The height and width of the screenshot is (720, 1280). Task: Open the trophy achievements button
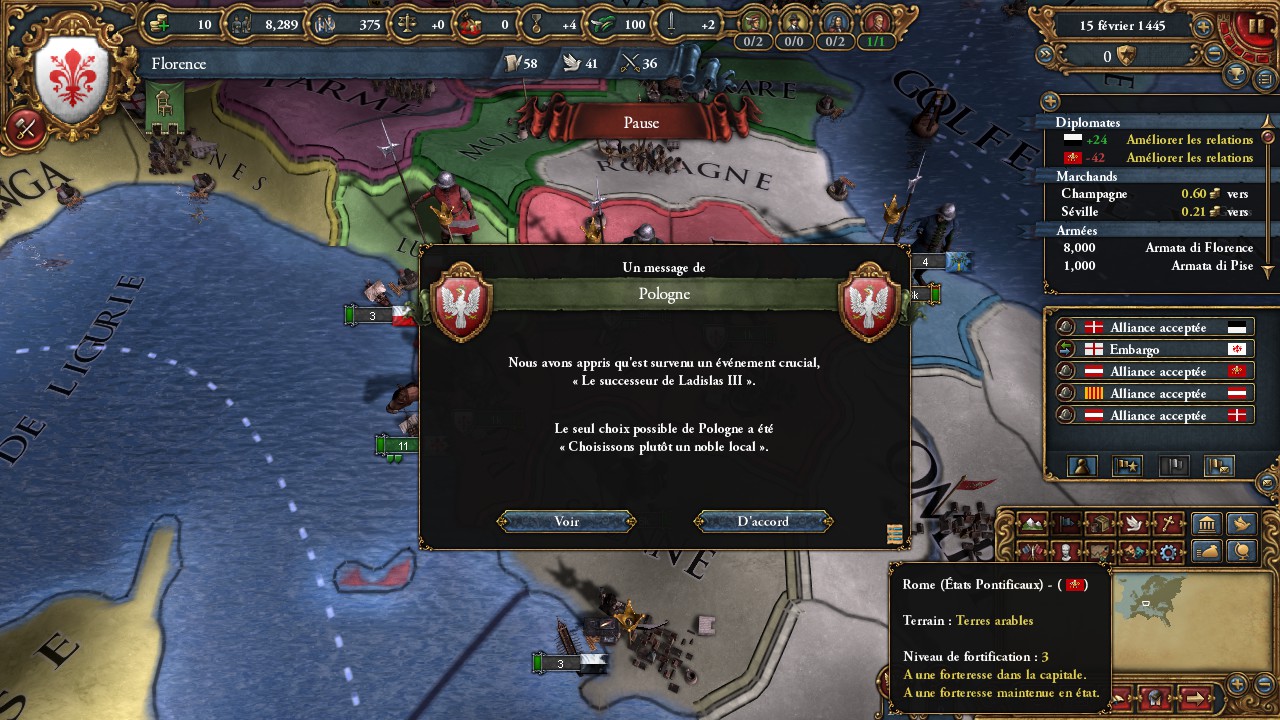tap(1238, 75)
